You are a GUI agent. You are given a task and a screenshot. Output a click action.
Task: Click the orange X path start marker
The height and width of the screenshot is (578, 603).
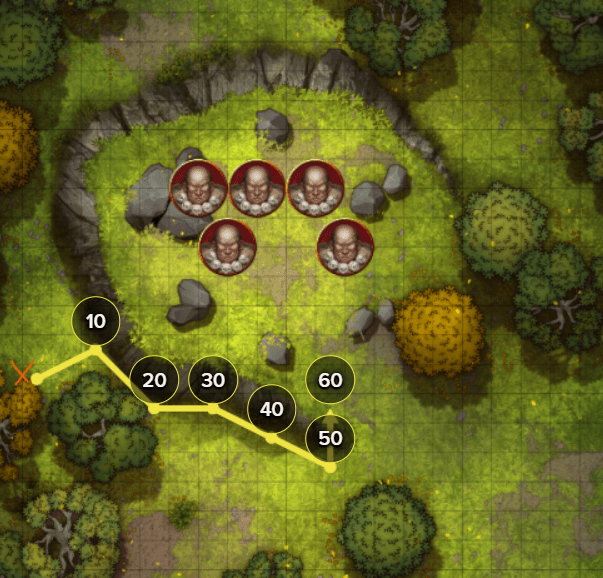[x=23, y=374]
